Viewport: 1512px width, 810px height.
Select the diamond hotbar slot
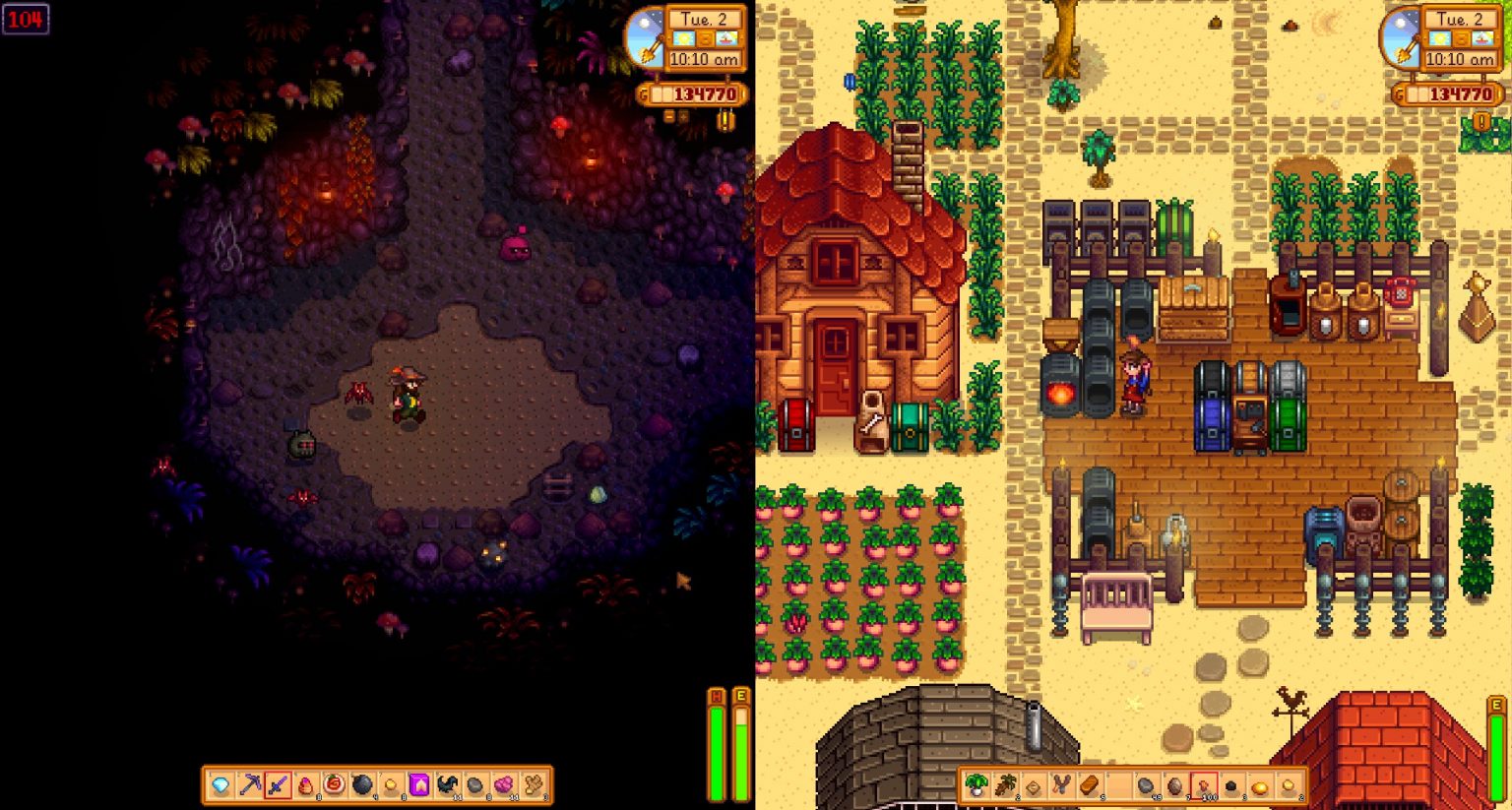[221, 785]
